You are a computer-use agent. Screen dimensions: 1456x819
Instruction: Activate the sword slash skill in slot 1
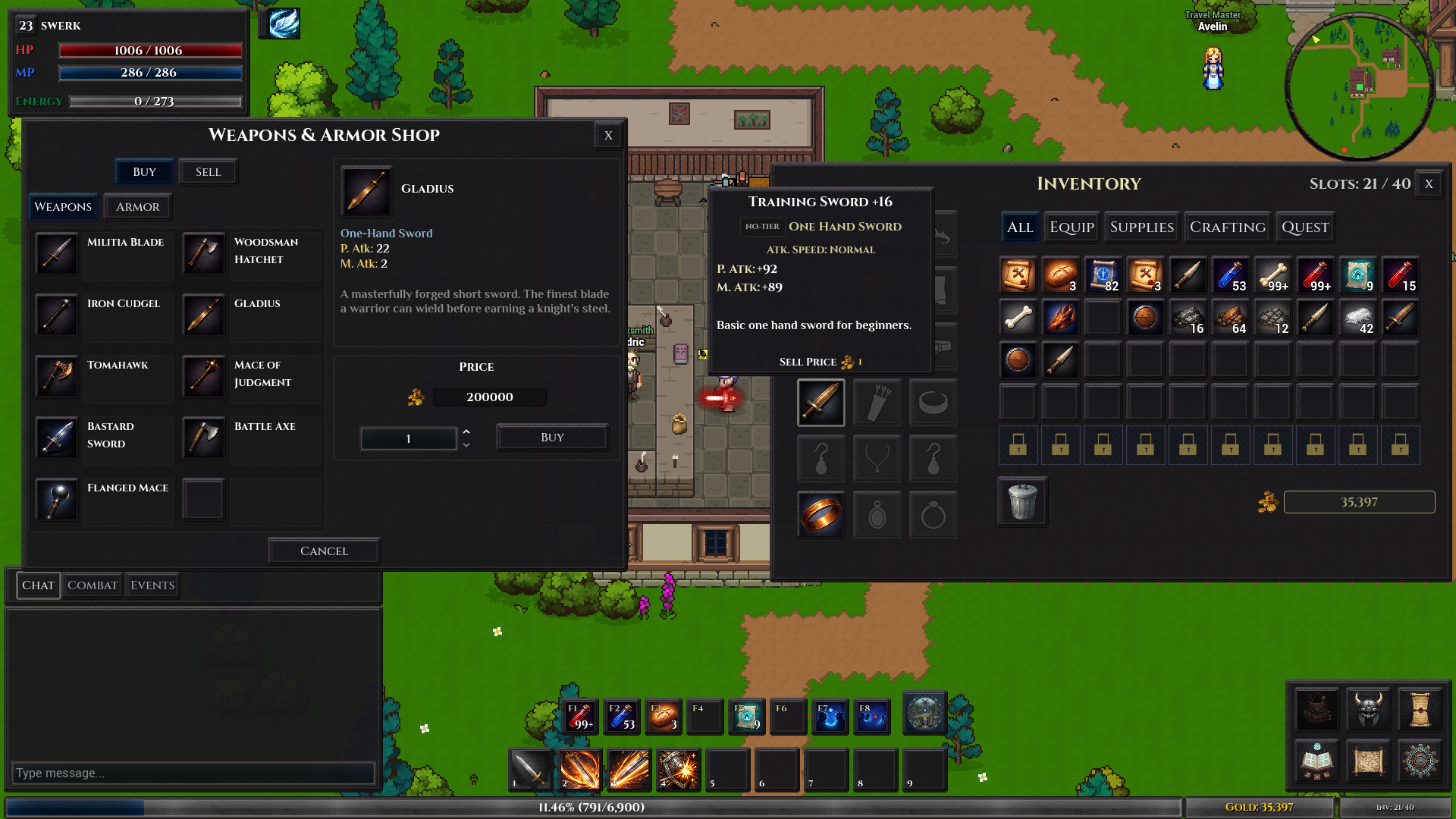tap(530, 770)
